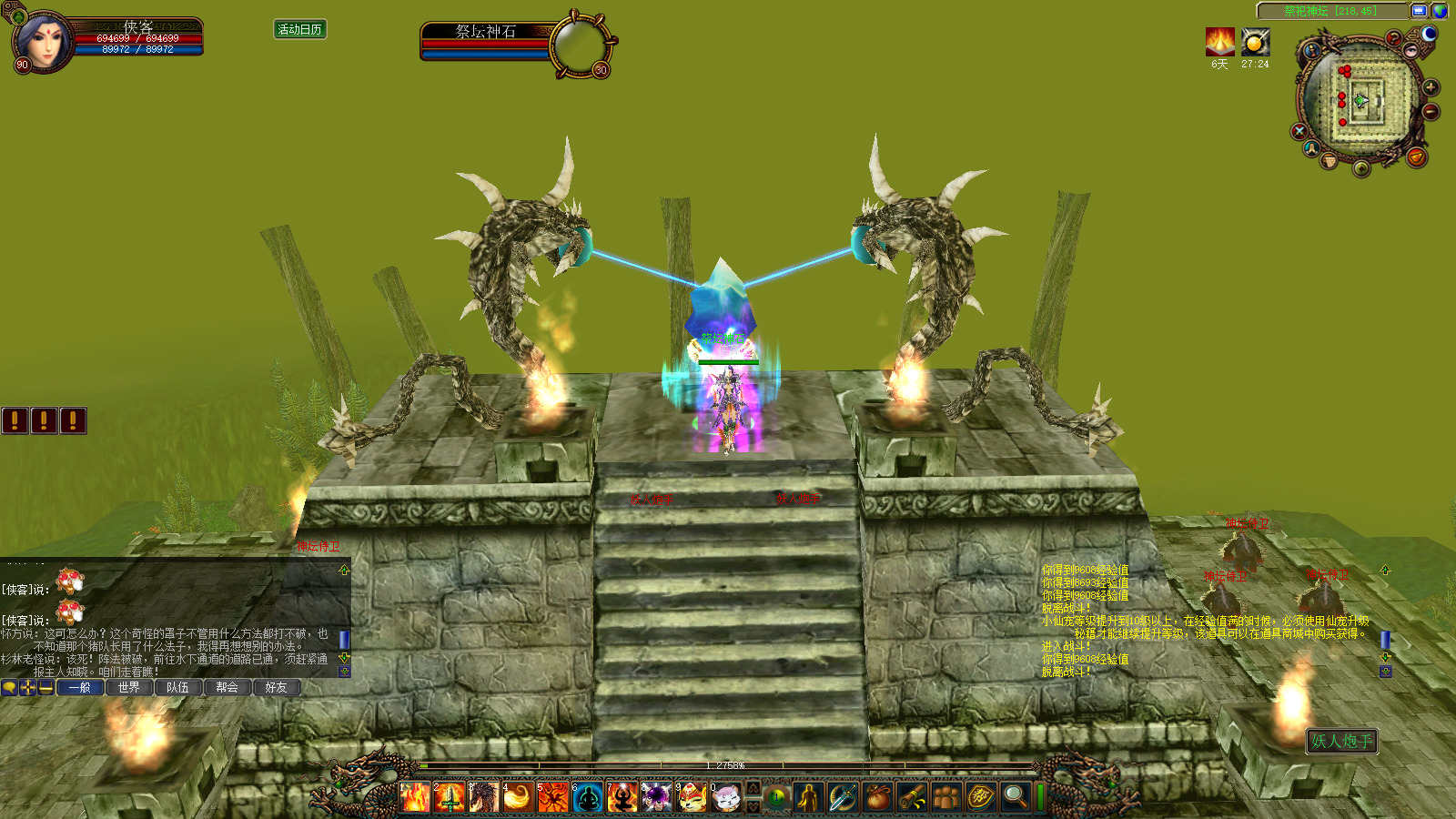Image resolution: width=1456 pixels, height=819 pixels.
Task: Open the 活动日历 activity calendar
Action: (299, 30)
